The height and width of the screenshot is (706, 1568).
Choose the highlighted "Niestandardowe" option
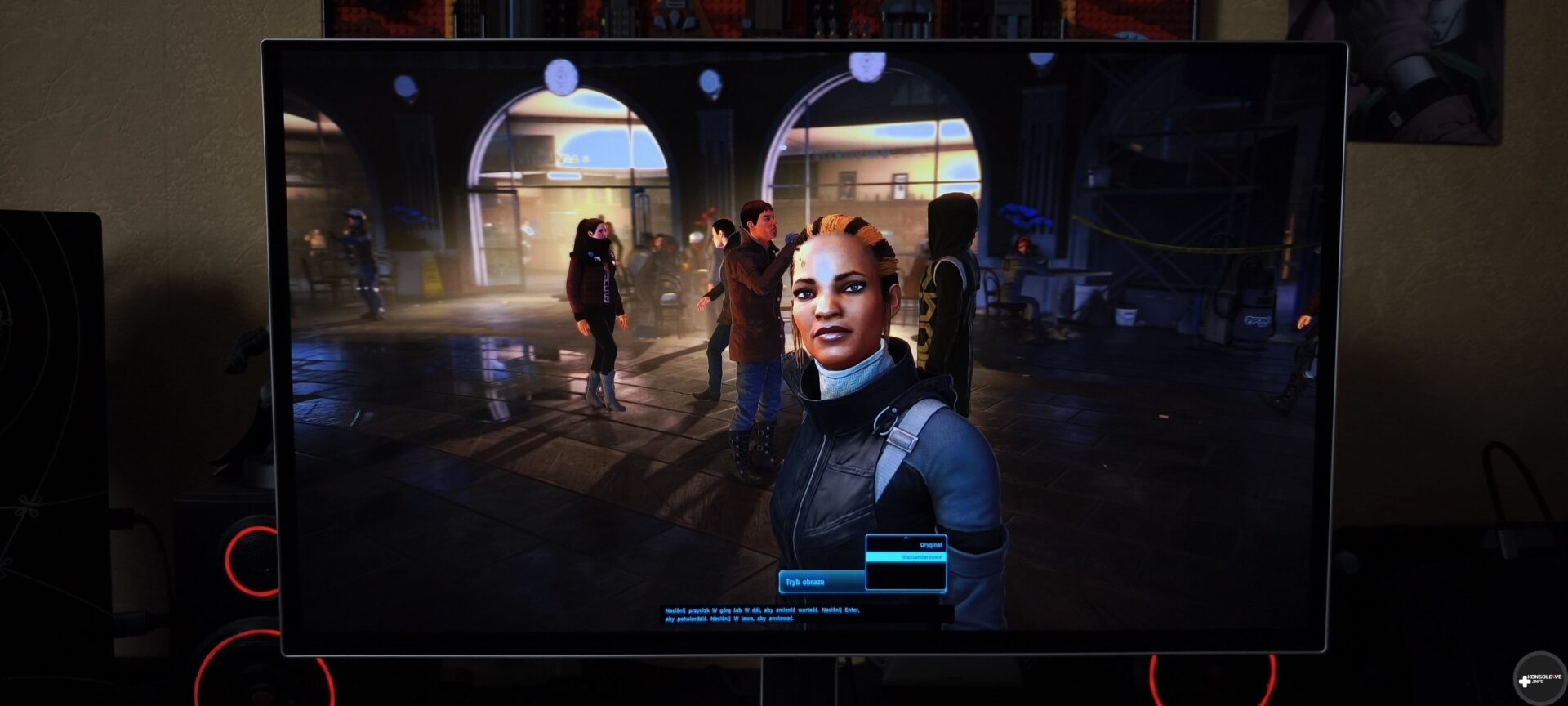[x=920, y=557]
